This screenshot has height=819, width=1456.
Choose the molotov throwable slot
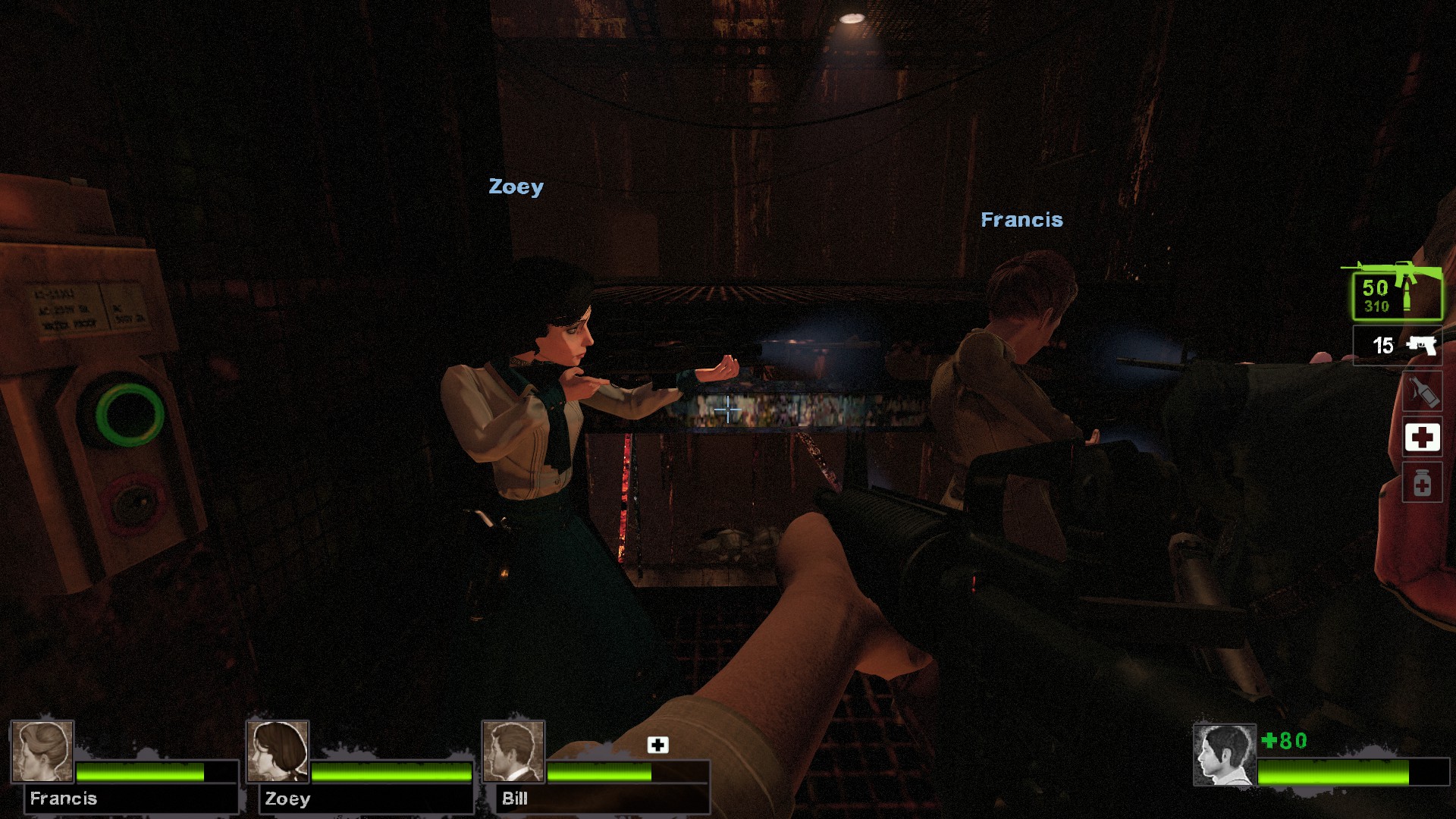[x=1422, y=393]
